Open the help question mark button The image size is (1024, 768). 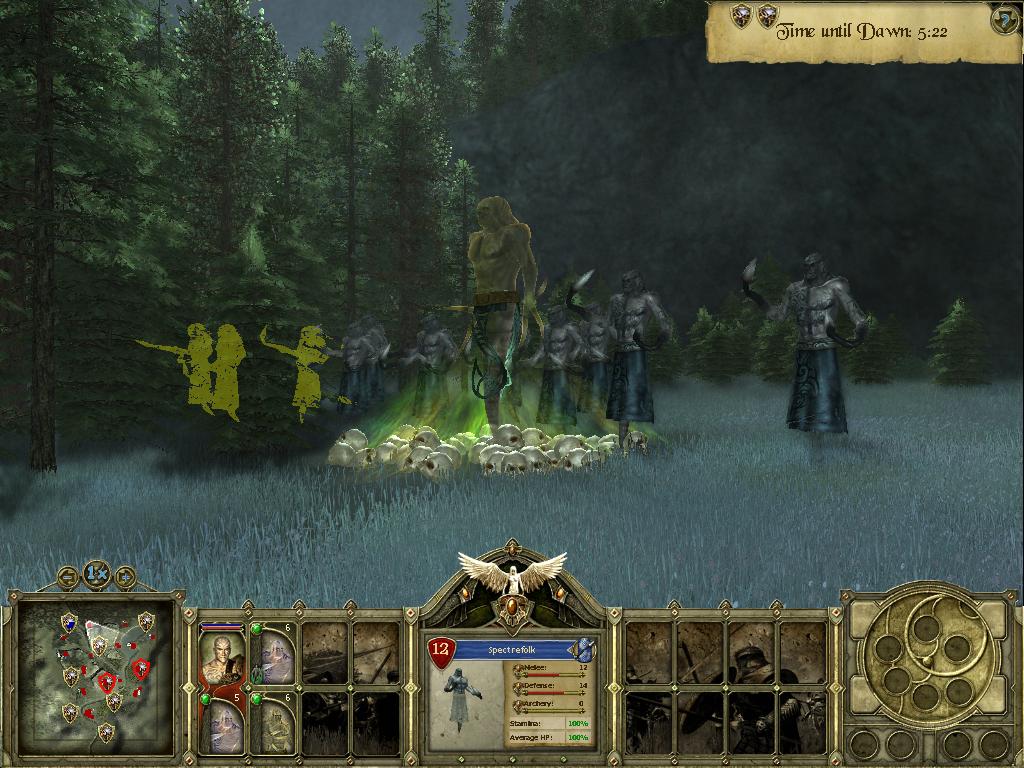pos(1005,20)
